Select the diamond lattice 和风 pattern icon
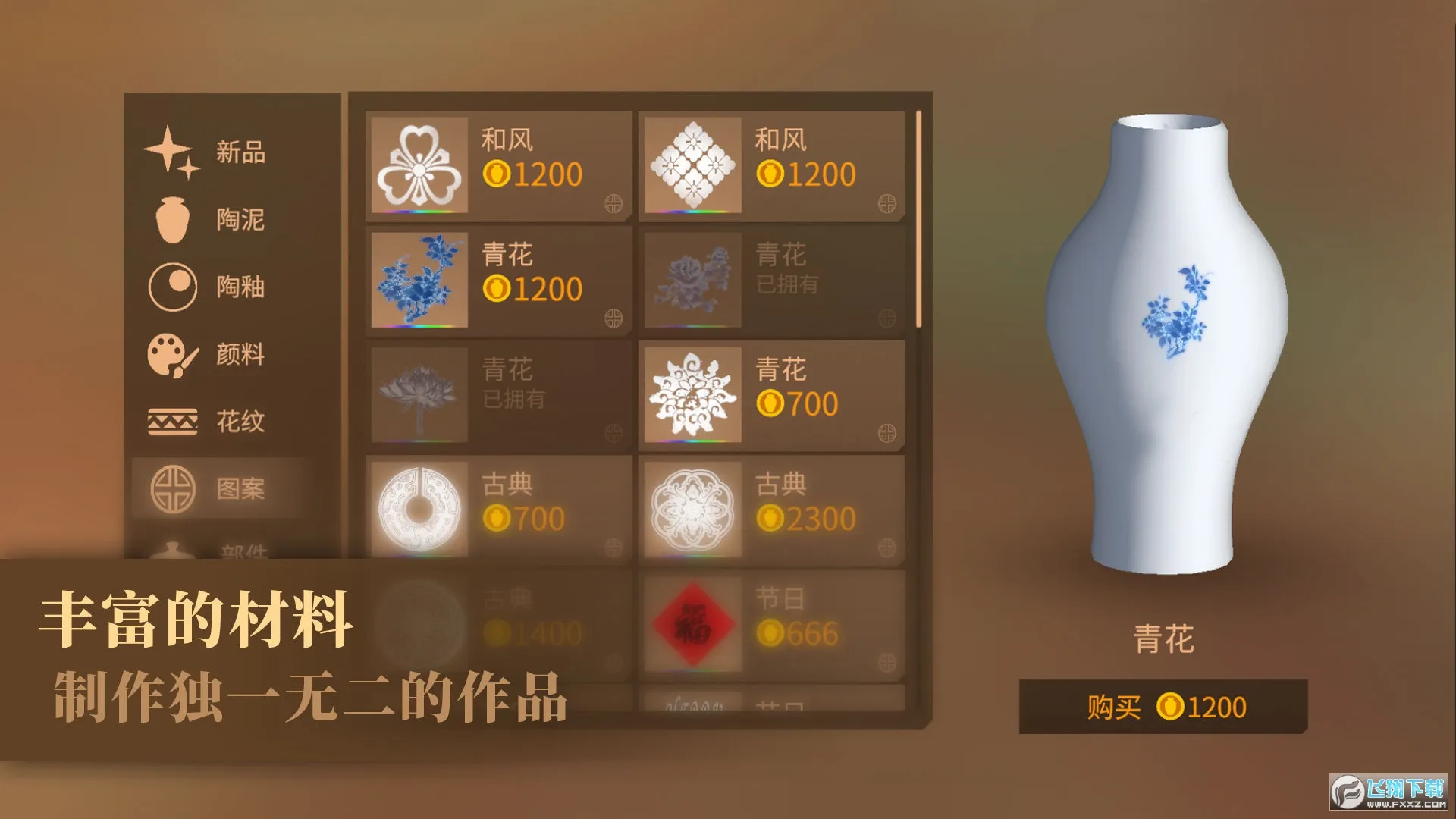Image resolution: width=1456 pixels, height=819 pixels. 695,164
